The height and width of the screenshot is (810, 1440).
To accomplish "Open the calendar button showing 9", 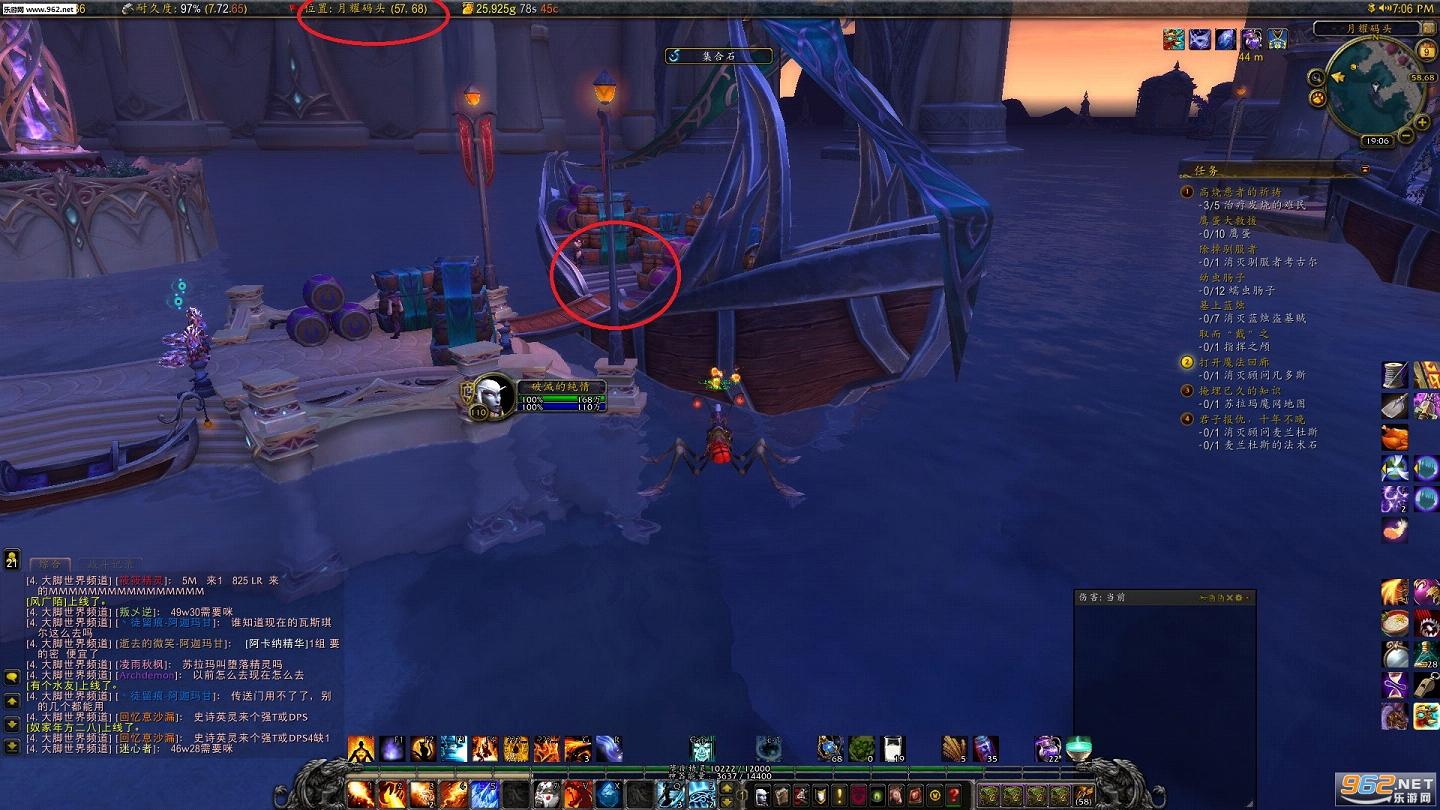I will tap(1426, 51).
